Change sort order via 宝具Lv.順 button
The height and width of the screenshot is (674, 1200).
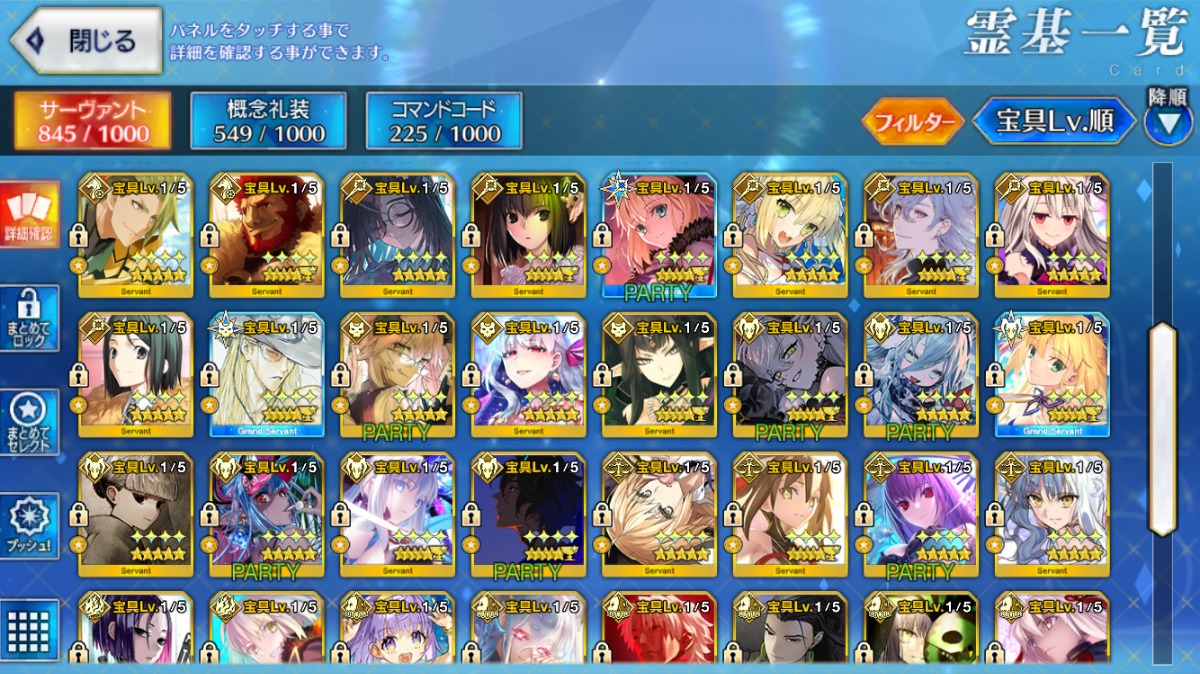pyautogui.click(x=1055, y=122)
